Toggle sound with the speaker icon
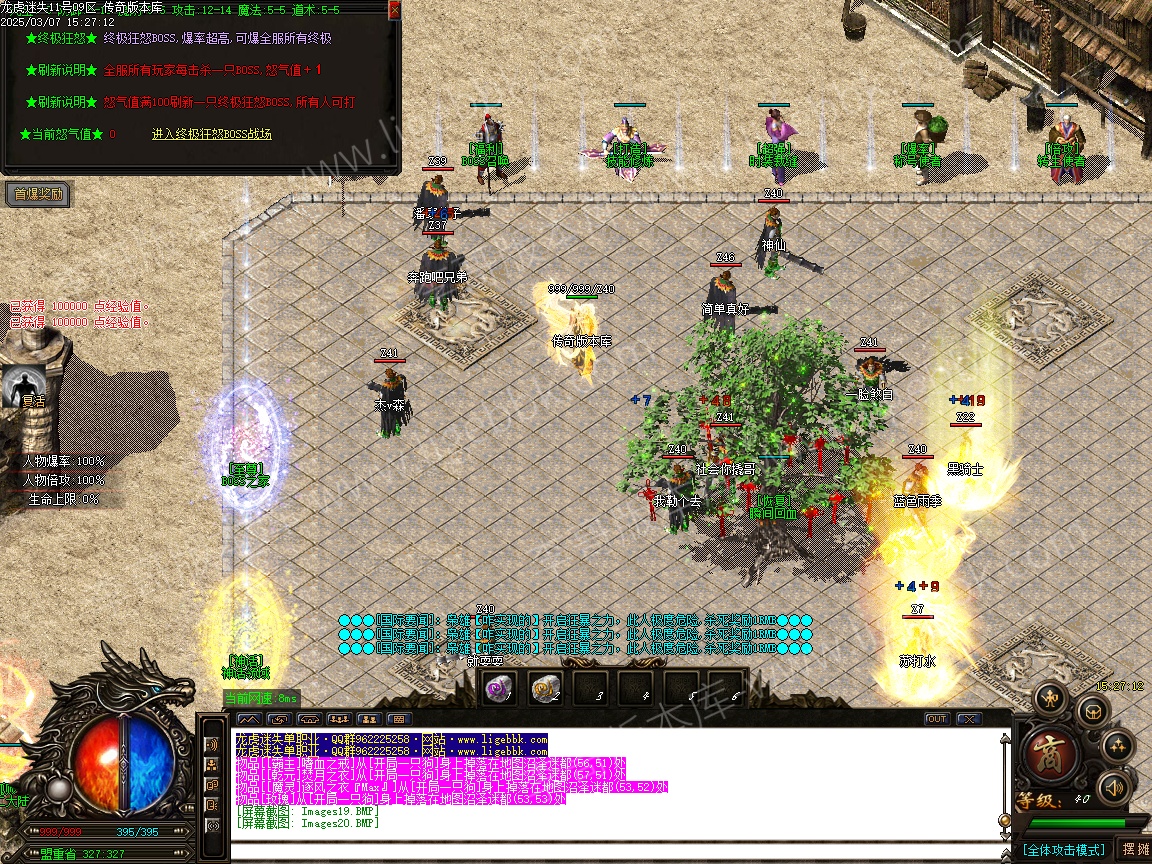 point(1113,788)
